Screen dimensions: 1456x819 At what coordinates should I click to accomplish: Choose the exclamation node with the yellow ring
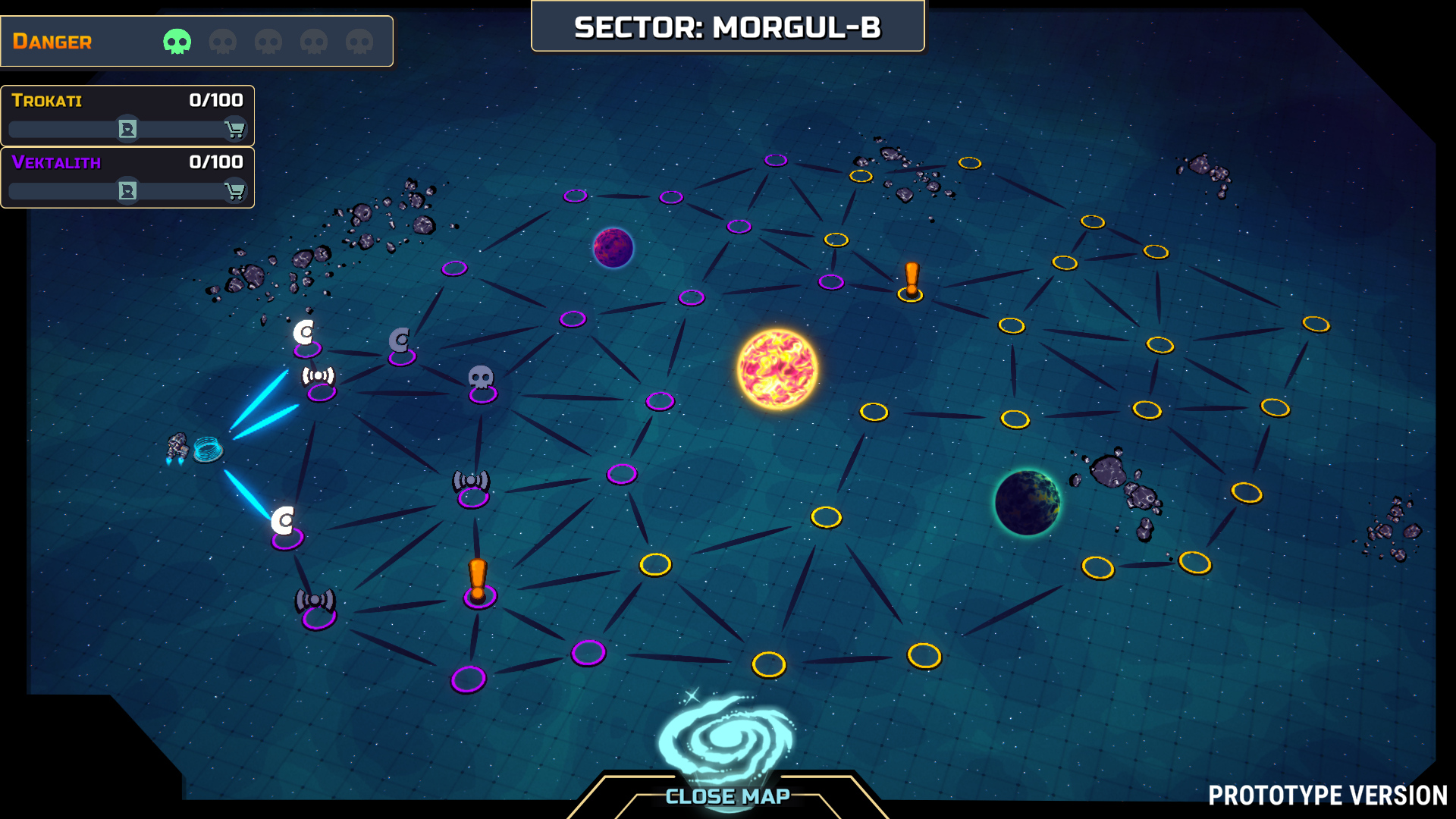click(x=911, y=284)
